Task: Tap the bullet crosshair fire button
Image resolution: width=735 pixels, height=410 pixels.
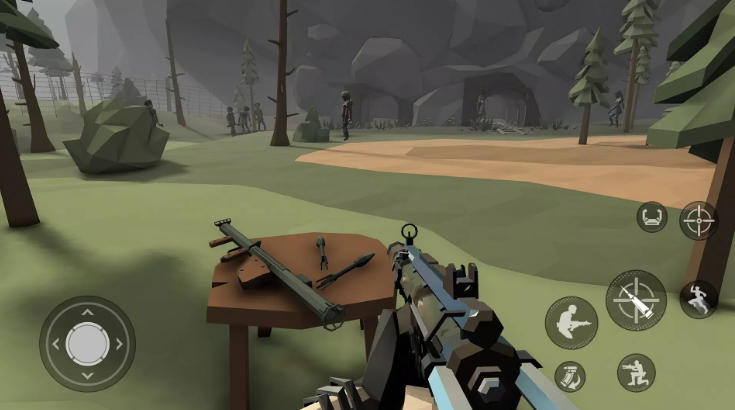Action: (635, 300)
